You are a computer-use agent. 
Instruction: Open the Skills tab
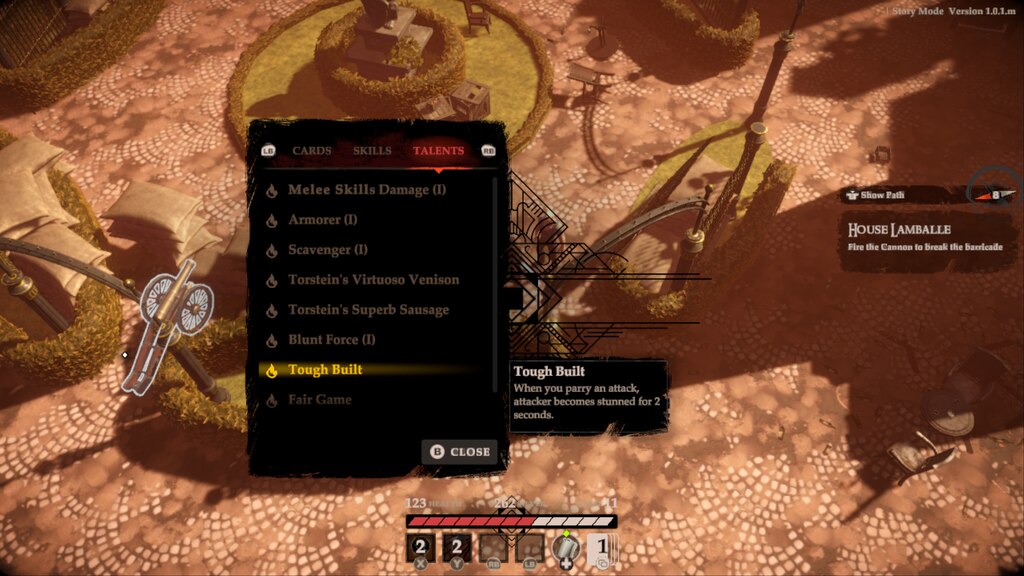tap(372, 151)
